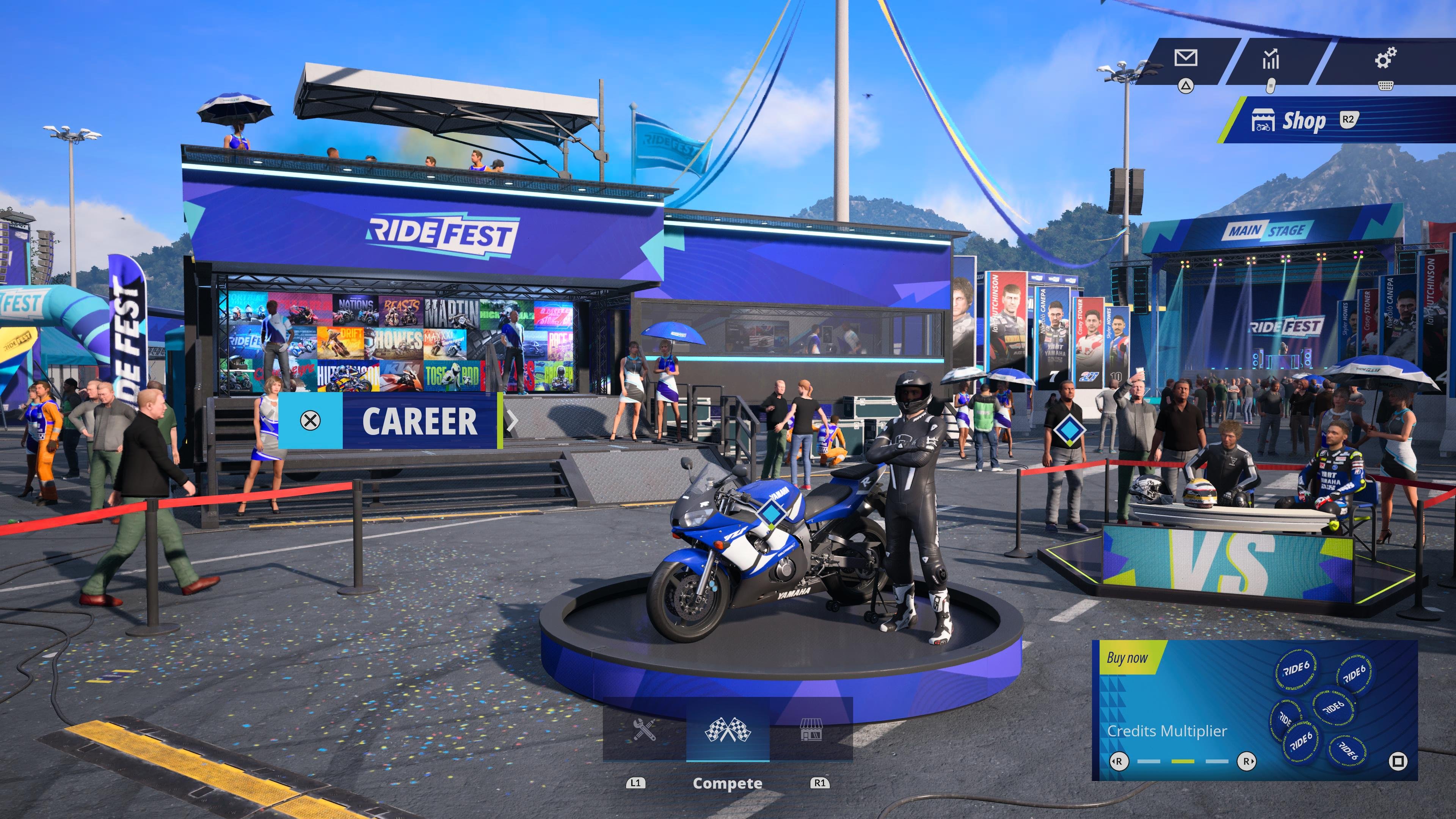1456x819 pixels.
Task: Open the Shop
Action: 1303,121
